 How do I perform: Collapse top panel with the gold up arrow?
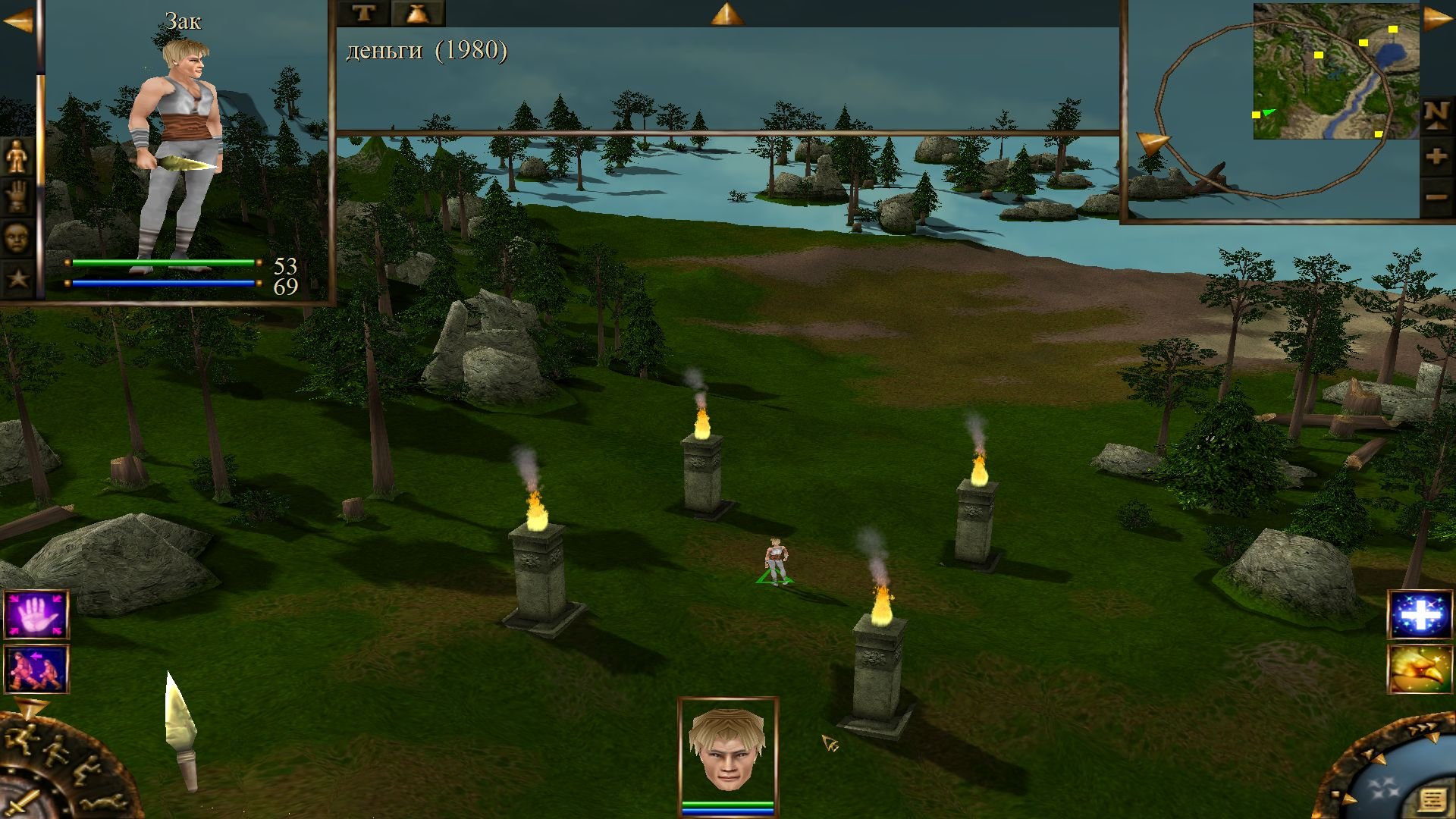click(x=726, y=14)
